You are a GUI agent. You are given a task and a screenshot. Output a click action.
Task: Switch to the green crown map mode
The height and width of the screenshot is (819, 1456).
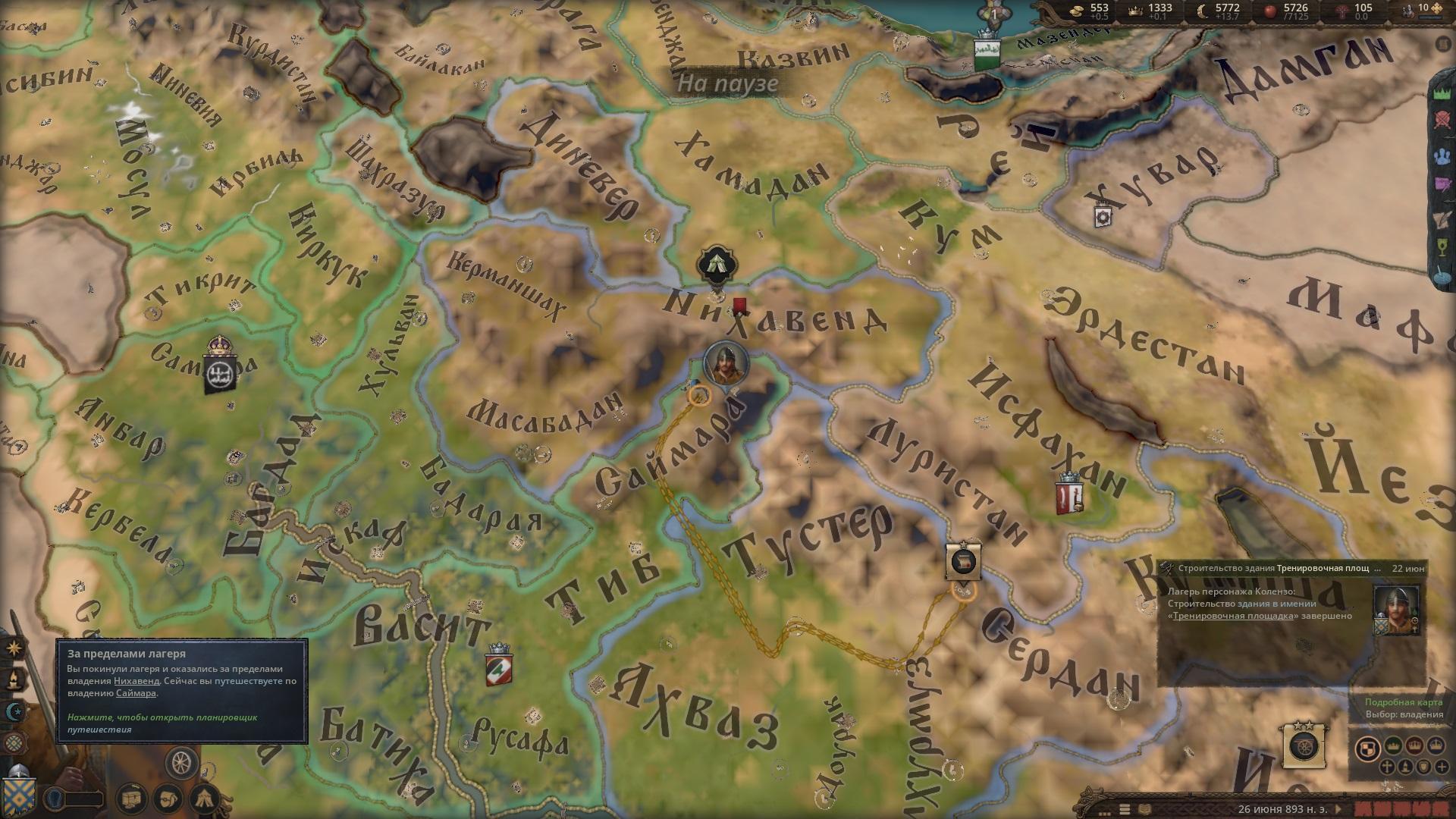pyautogui.click(x=1392, y=746)
